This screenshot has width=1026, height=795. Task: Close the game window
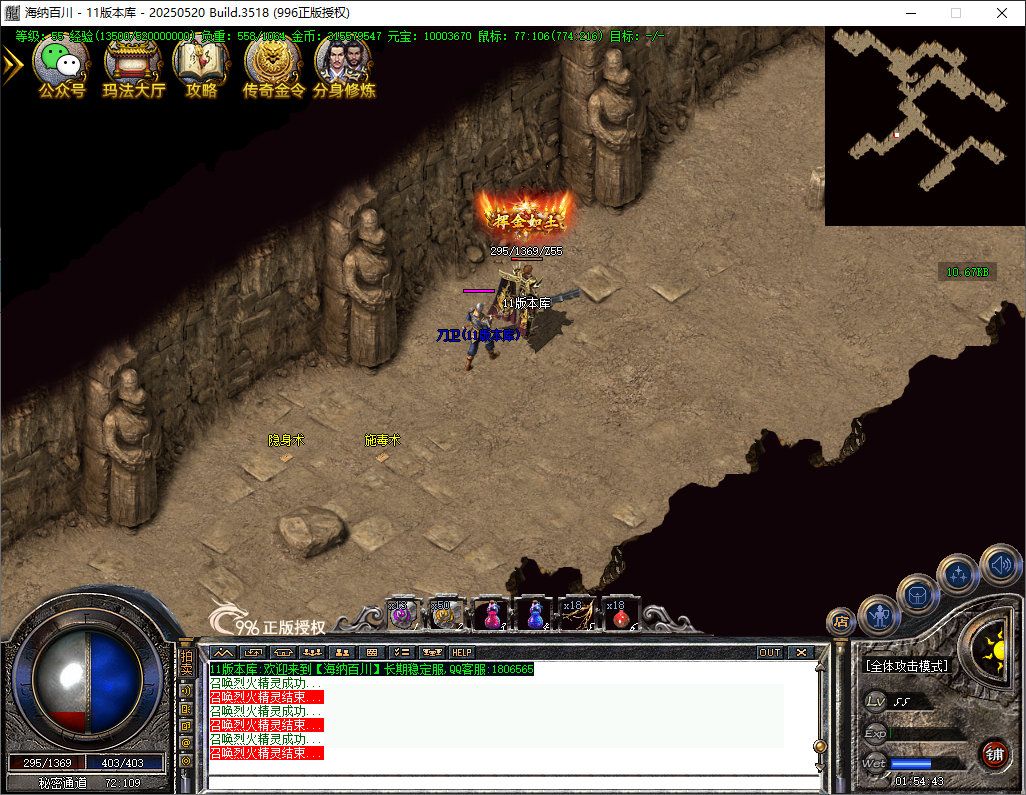tap(1002, 13)
